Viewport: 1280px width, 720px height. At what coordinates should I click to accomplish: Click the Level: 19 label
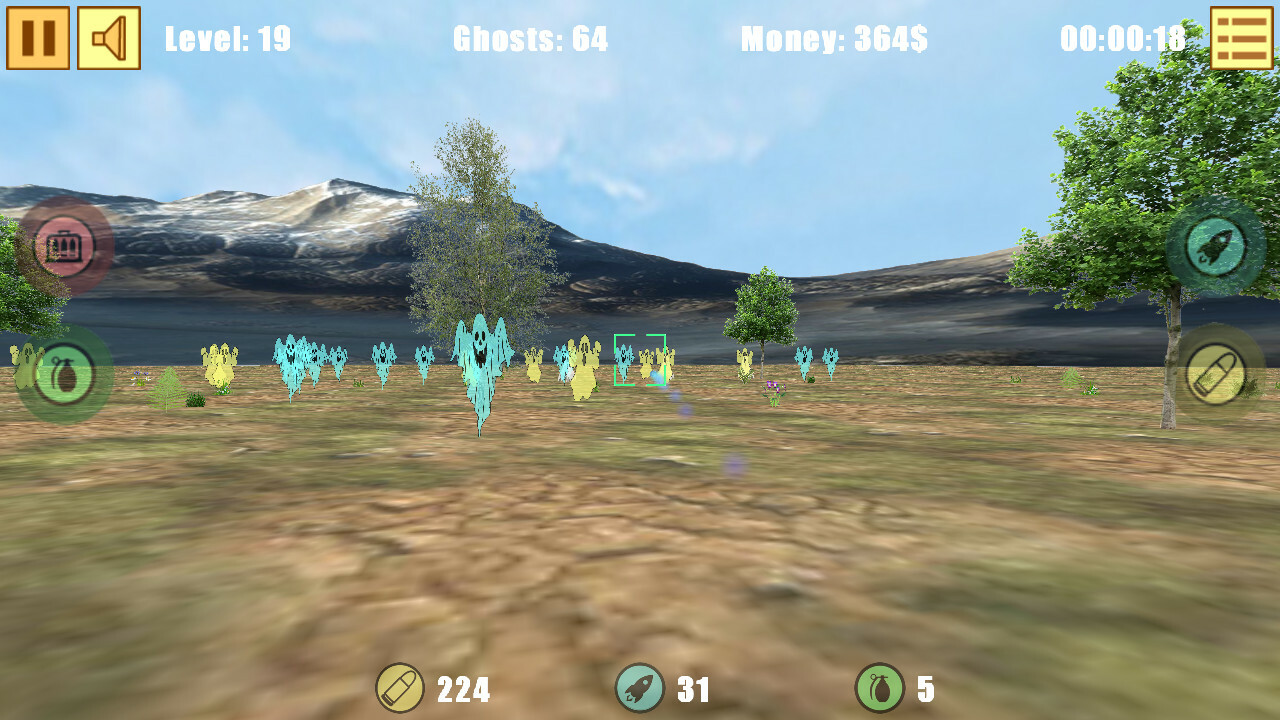(x=230, y=40)
